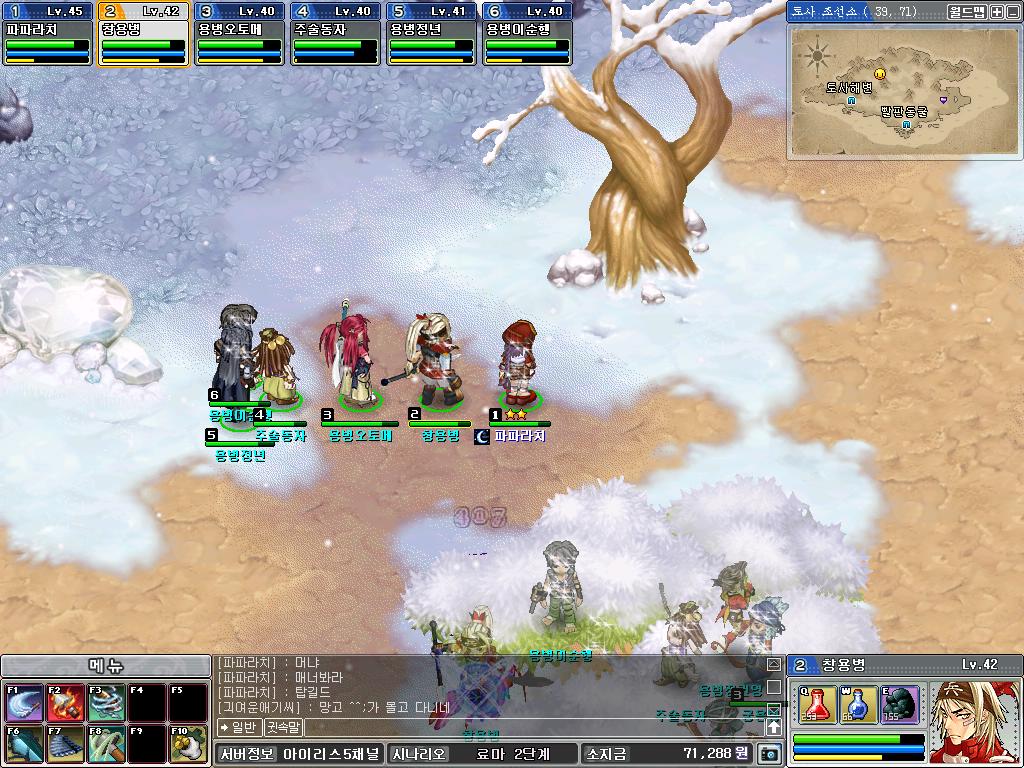The height and width of the screenshot is (768, 1024).
Task: Open the 메뉴 menu button
Action: point(105,666)
